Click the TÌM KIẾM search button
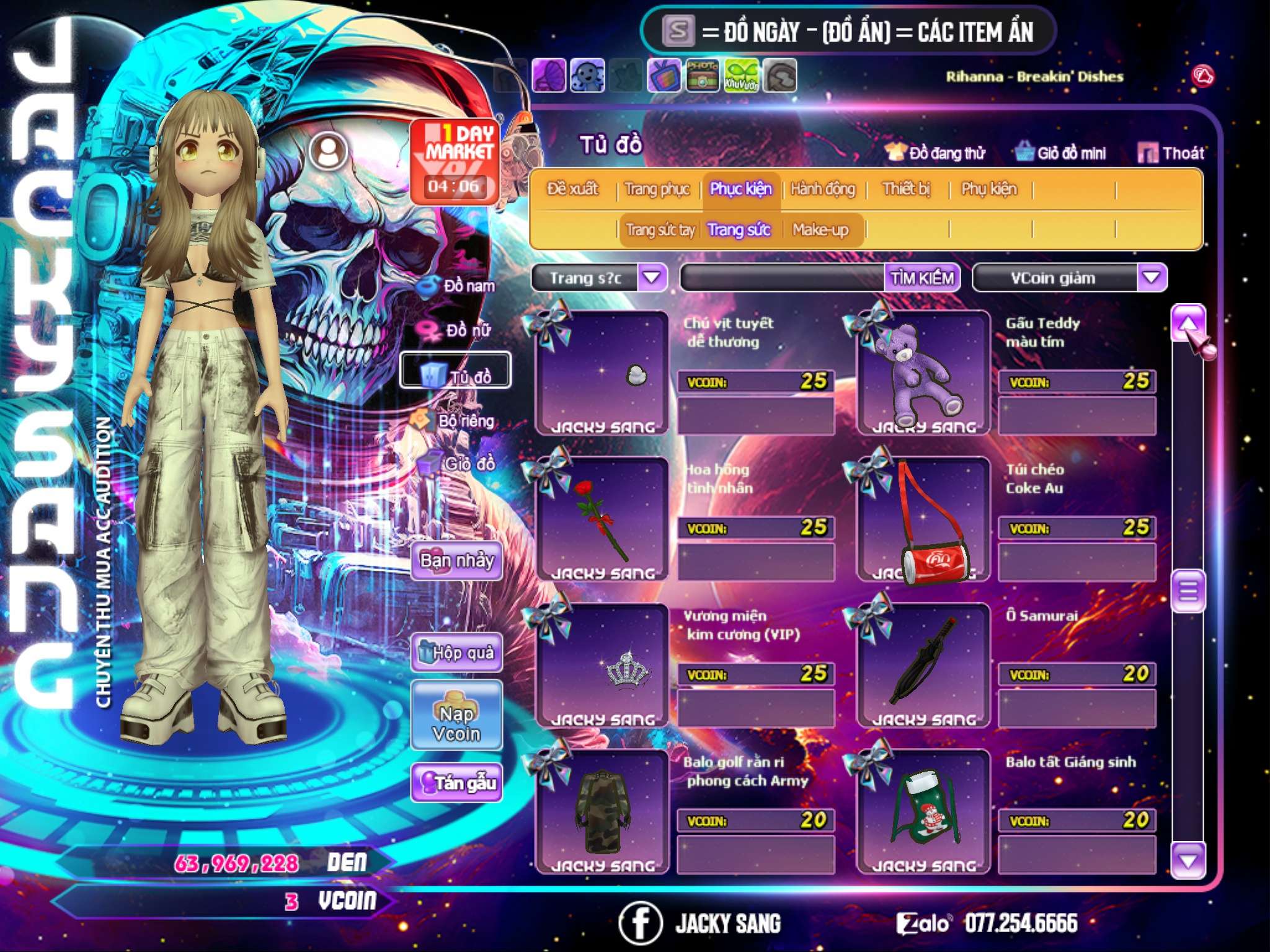 [x=922, y=278]
